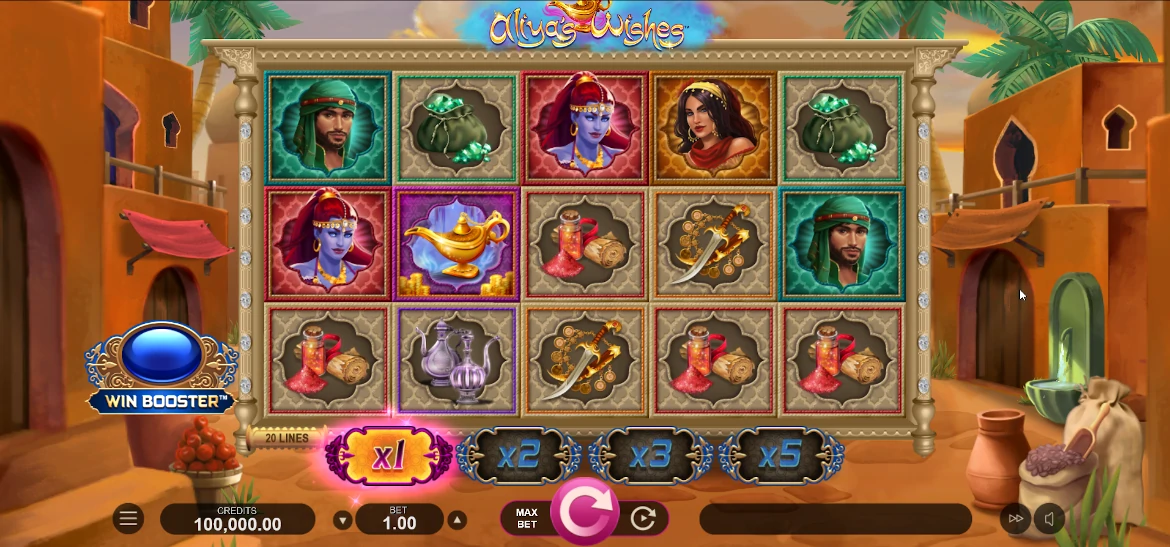Switch to the x3 multiplier
This screenshot has width=1170, height=547.
point(650,457)
